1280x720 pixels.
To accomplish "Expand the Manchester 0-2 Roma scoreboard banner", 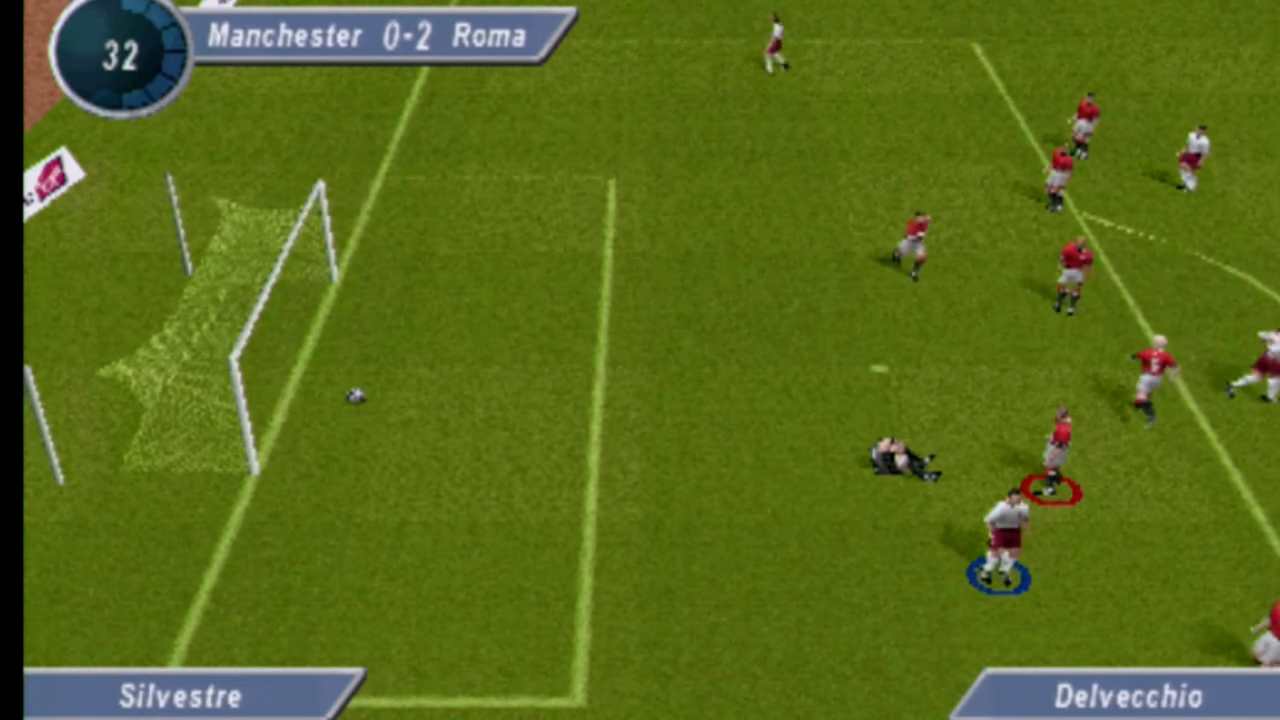I will pyautogui.click(x=380, y=37).
